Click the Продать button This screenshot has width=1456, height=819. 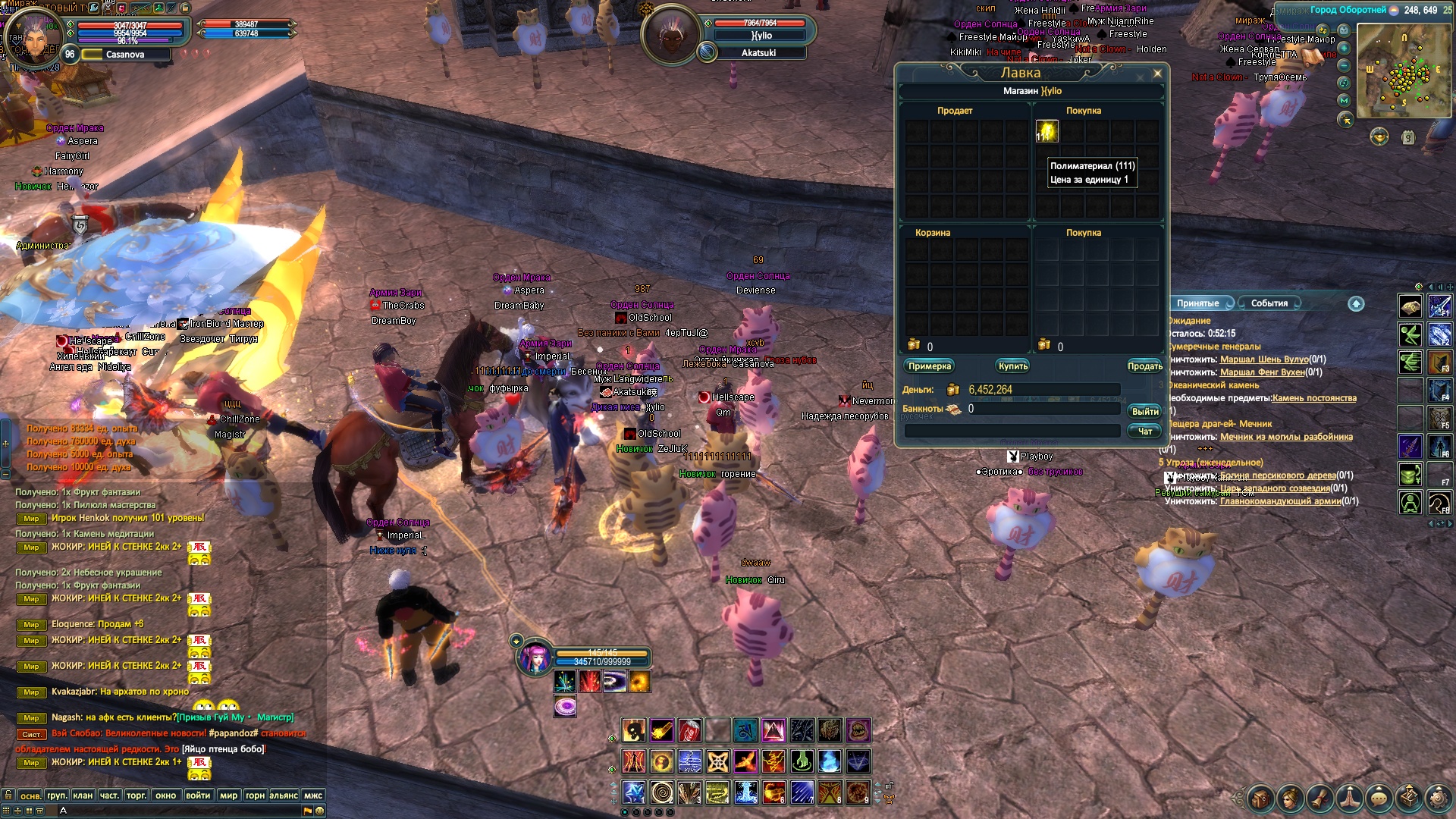[1144, 366]
